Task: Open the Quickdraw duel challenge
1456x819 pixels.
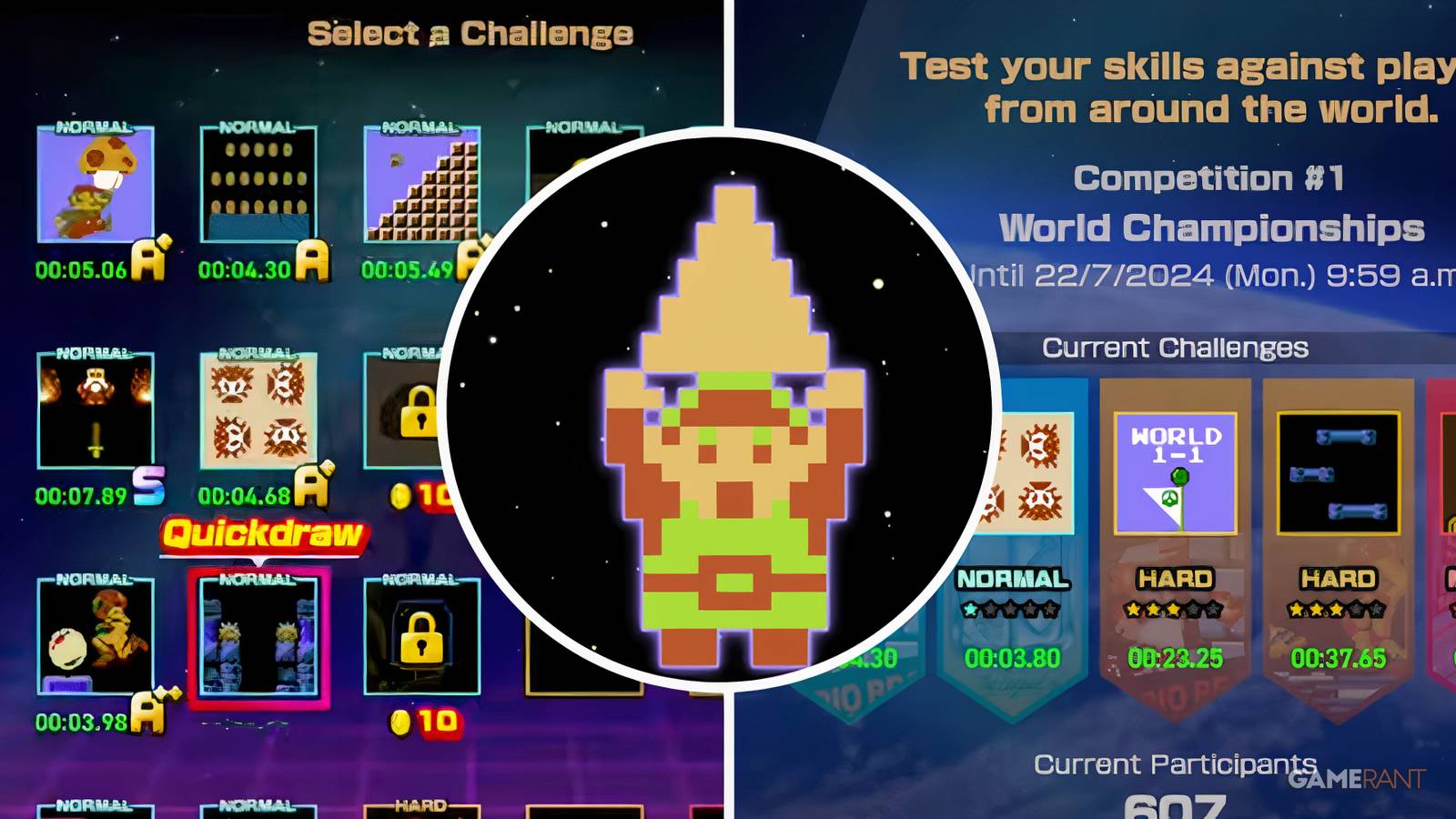Action: [258, 637]
